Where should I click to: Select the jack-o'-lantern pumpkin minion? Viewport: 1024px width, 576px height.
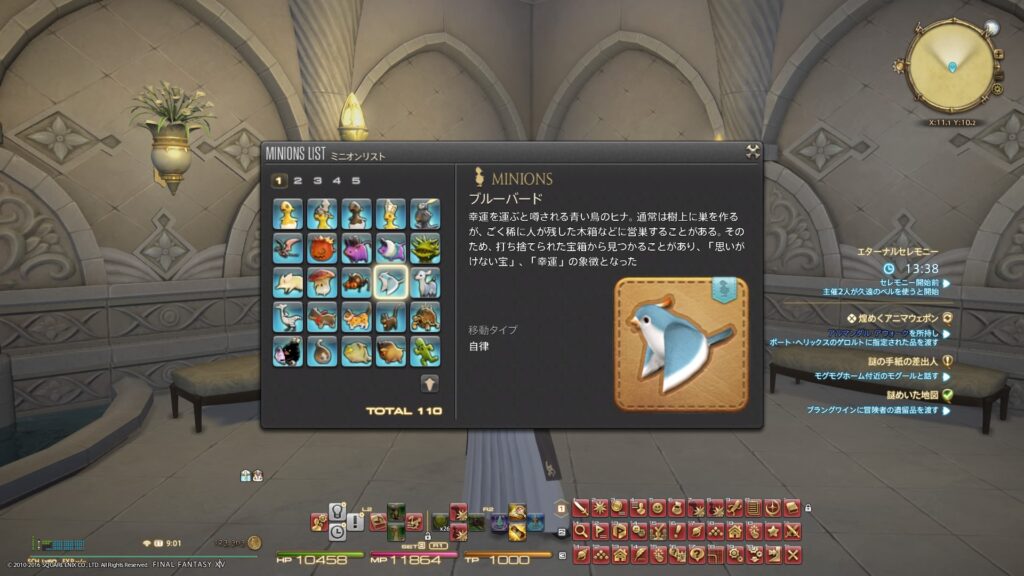[322, 247]
